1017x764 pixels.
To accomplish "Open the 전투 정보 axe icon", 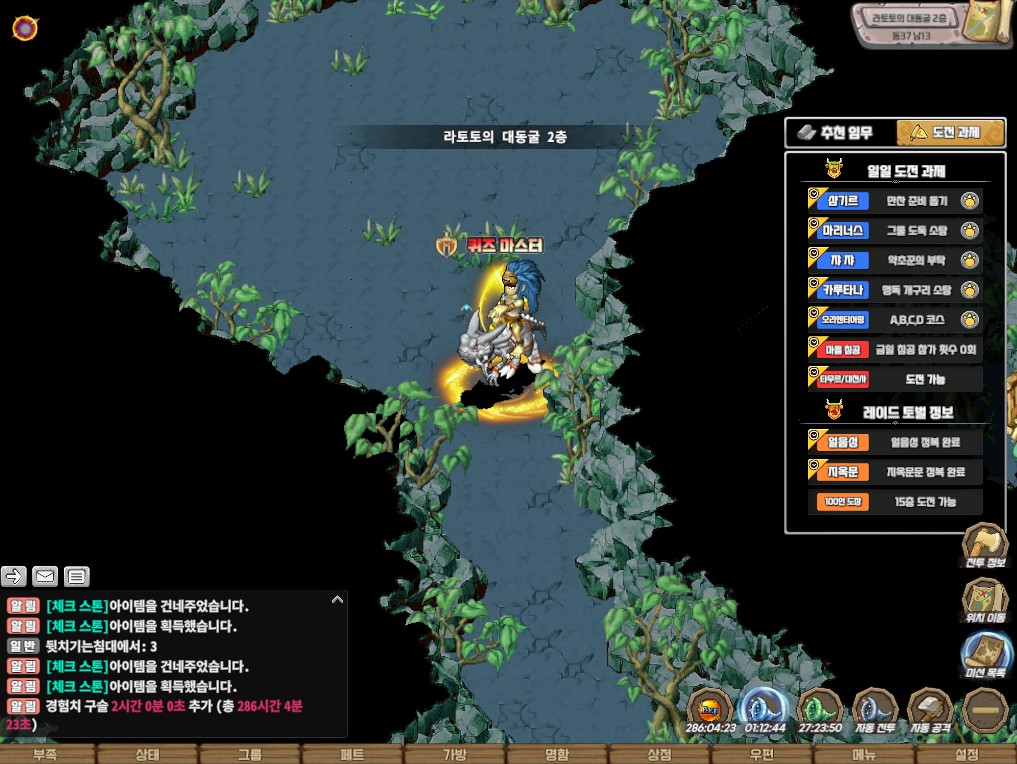I will coord(984,545).
